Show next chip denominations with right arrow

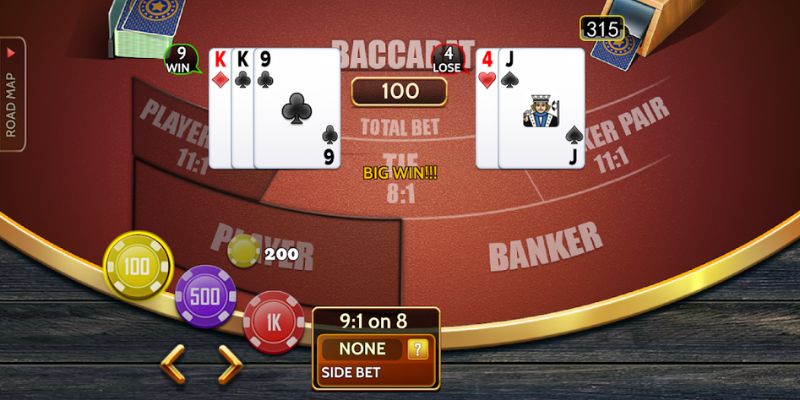(231, 364)
